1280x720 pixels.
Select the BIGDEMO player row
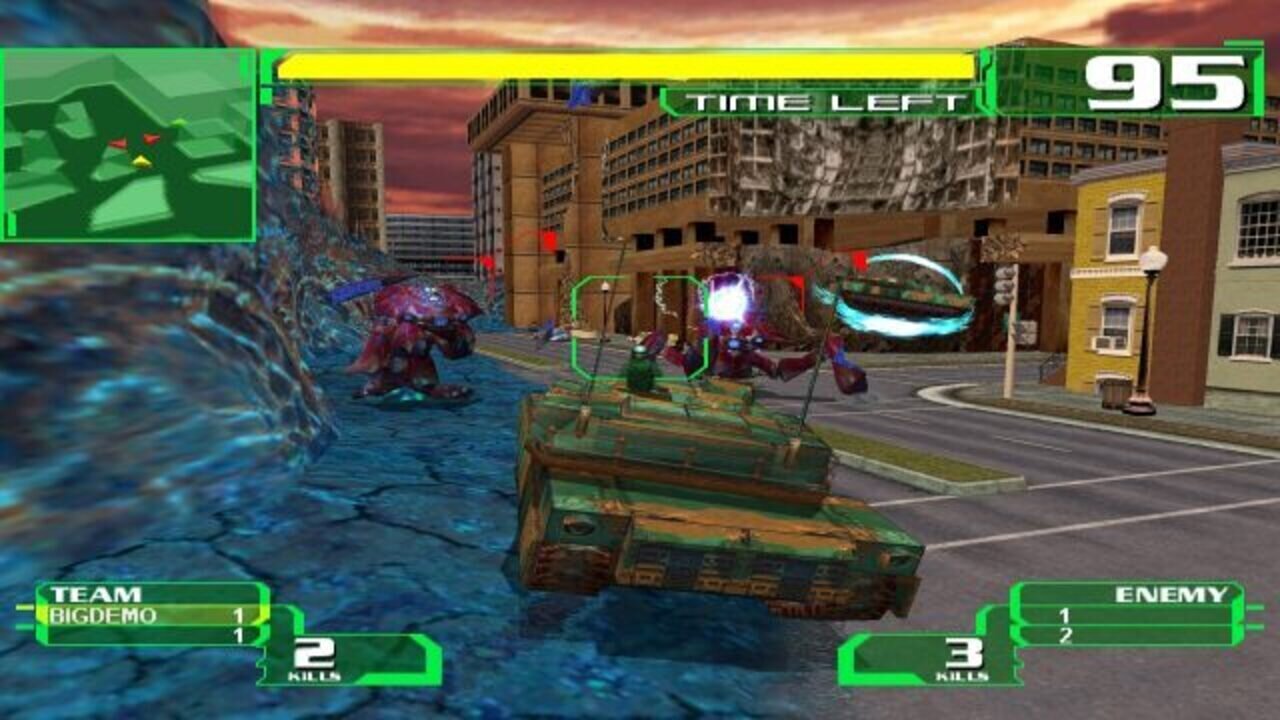pyautogui.click(x=150, y=616)
